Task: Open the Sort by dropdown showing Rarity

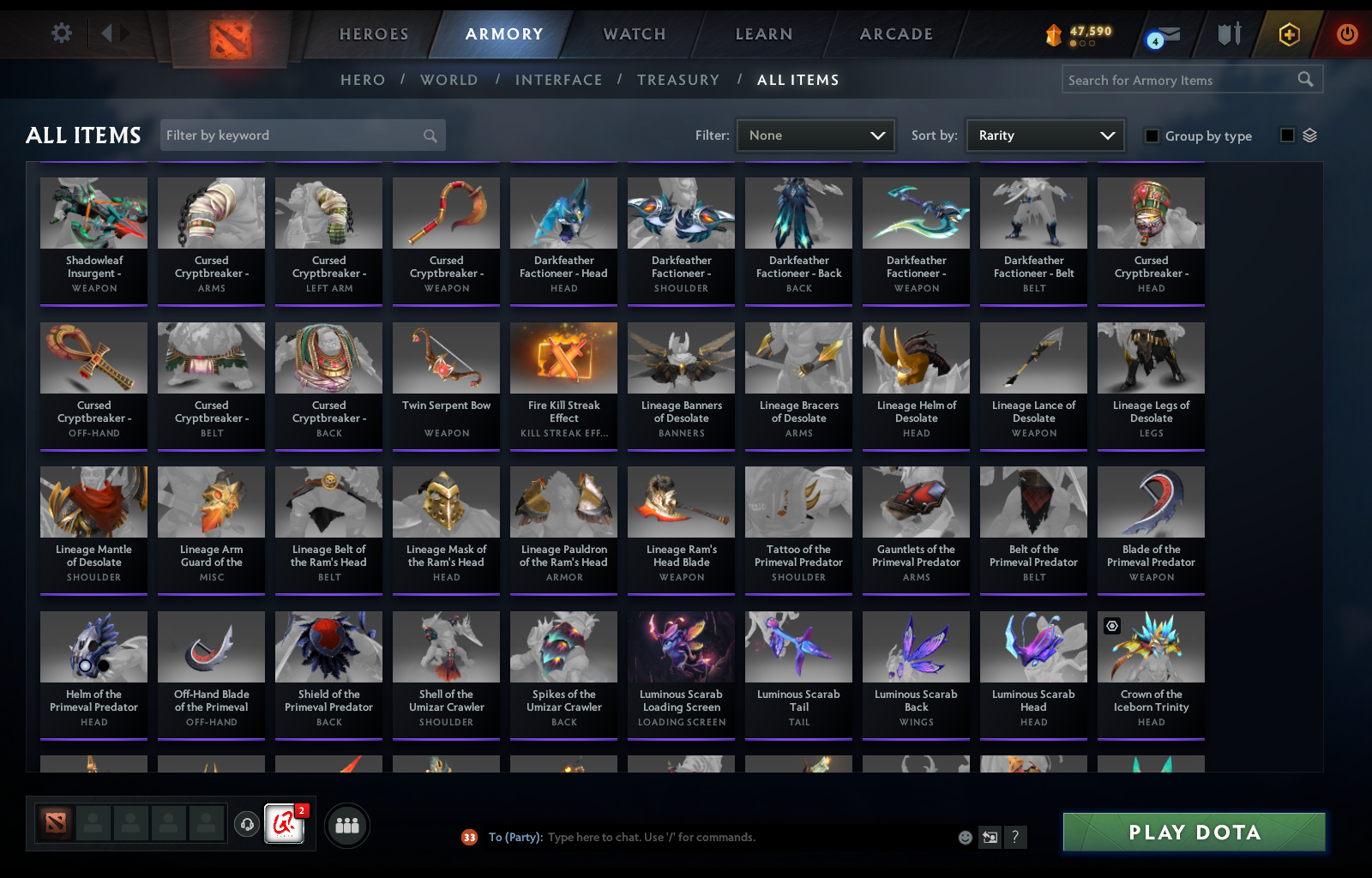Action: pos(1044,135)
